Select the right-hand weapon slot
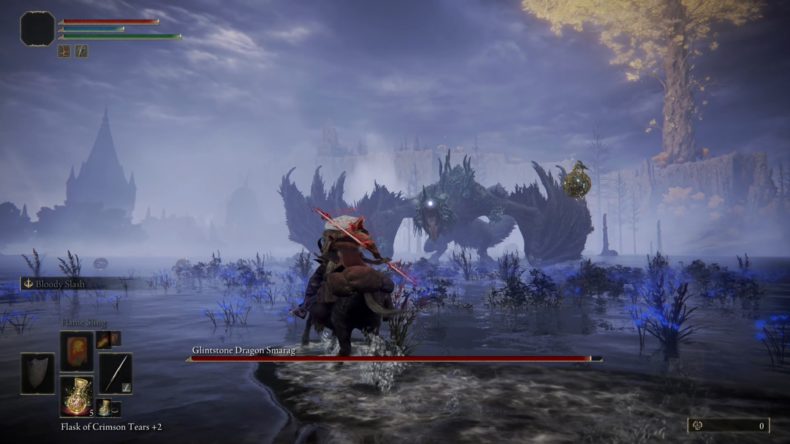Image resolution: width=790 pixels, height=444 pixels. click(115, 373)
